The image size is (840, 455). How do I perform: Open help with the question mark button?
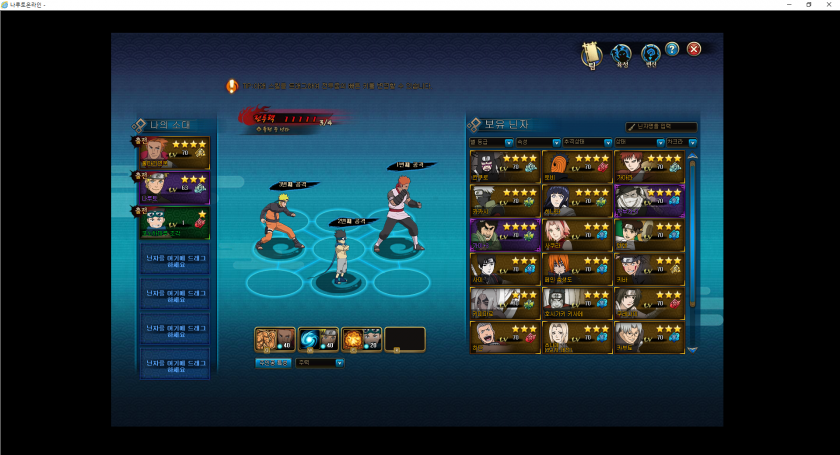click(x=672, y=49)
